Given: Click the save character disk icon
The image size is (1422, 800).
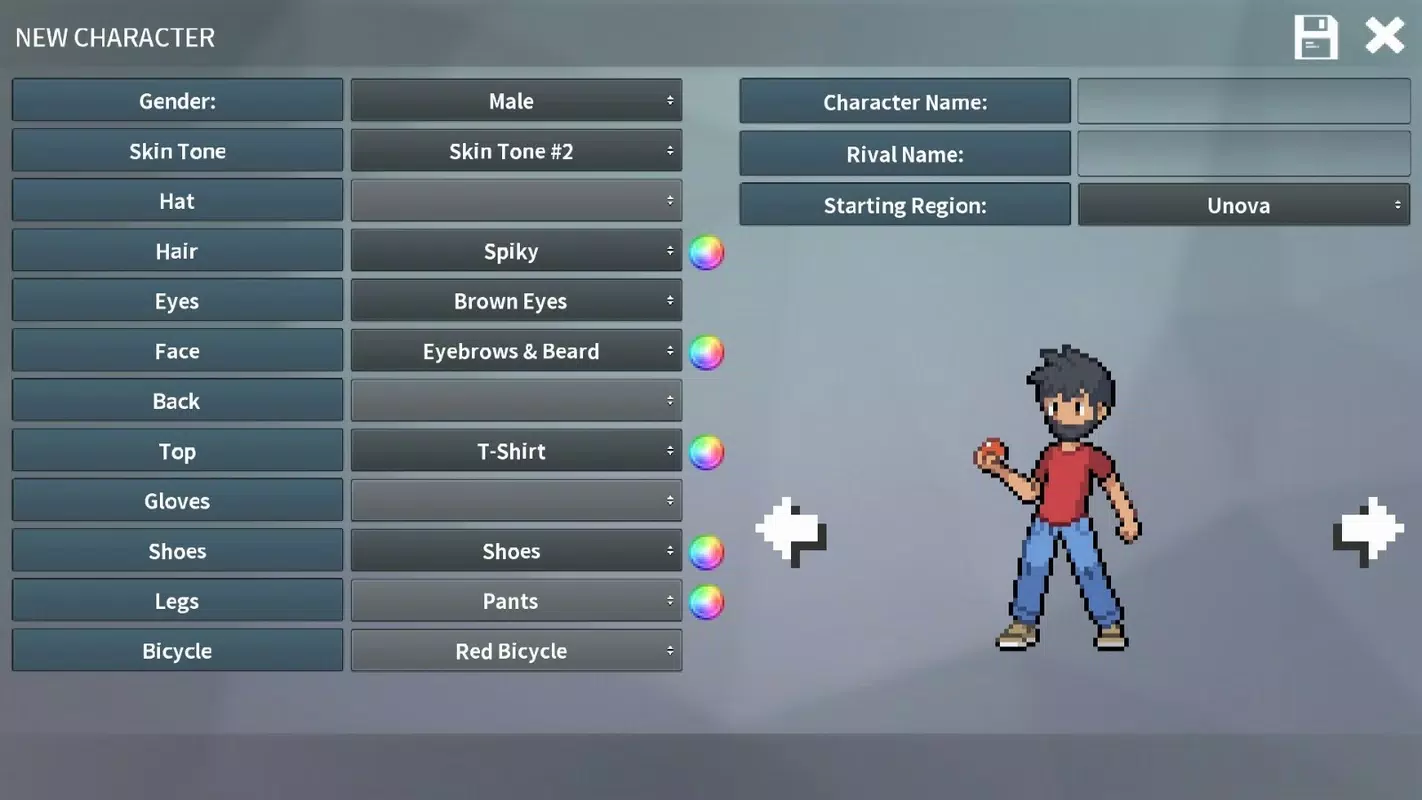Looking at the screenshot, I should click(x=1315, y=36).
